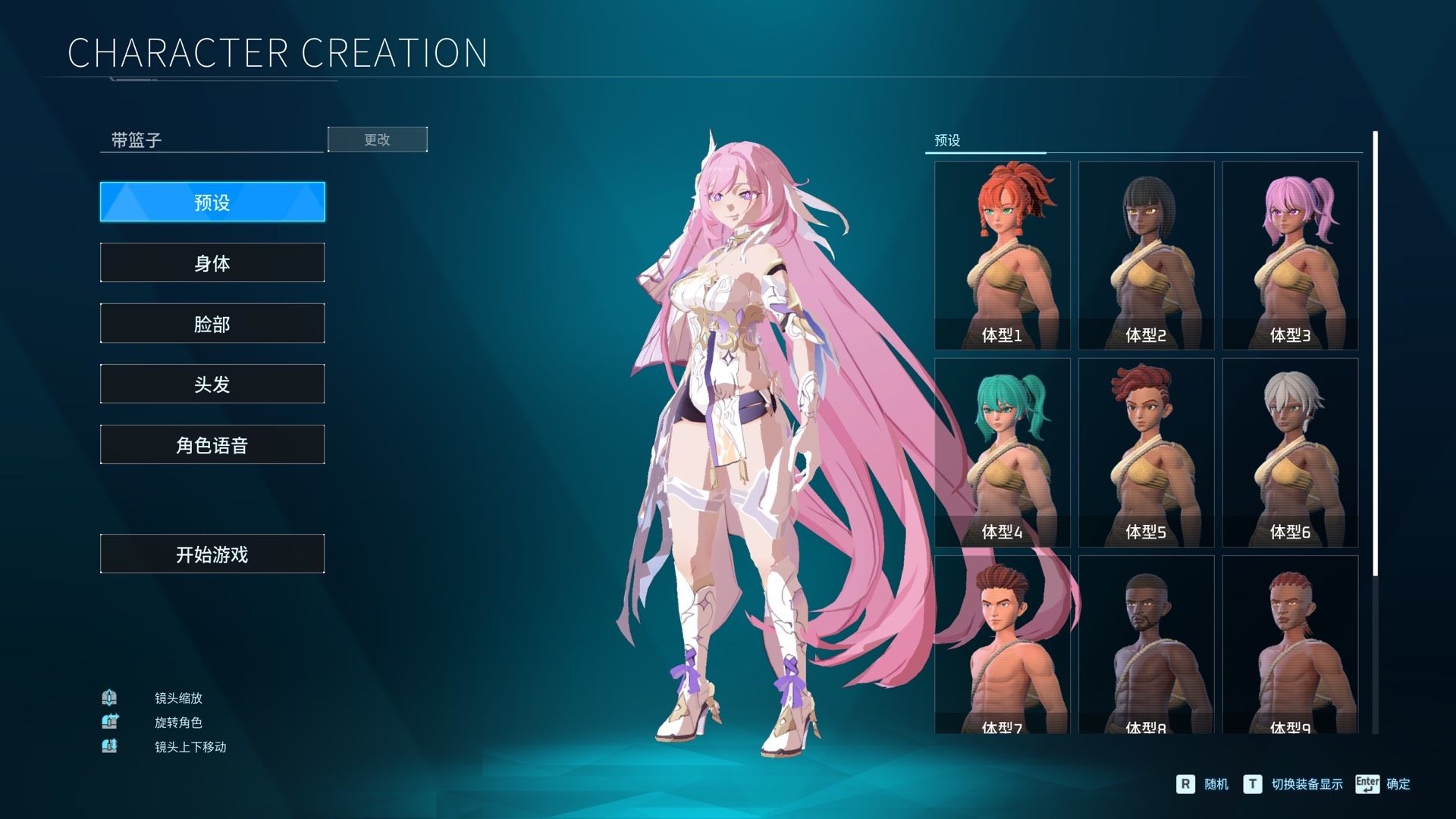This screenshot has width=1456, height=819.
Task: Choose the 体型8 bearded male preset
Action: click(1146, 645)
